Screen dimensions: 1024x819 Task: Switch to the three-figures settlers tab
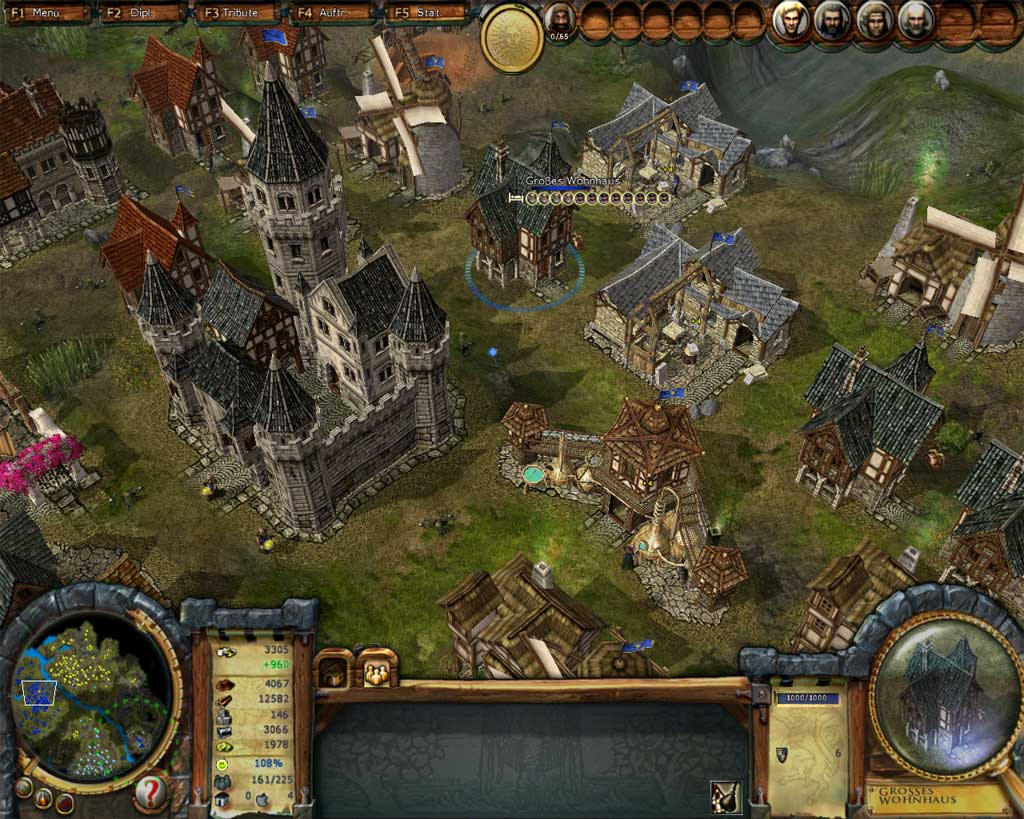378,670
